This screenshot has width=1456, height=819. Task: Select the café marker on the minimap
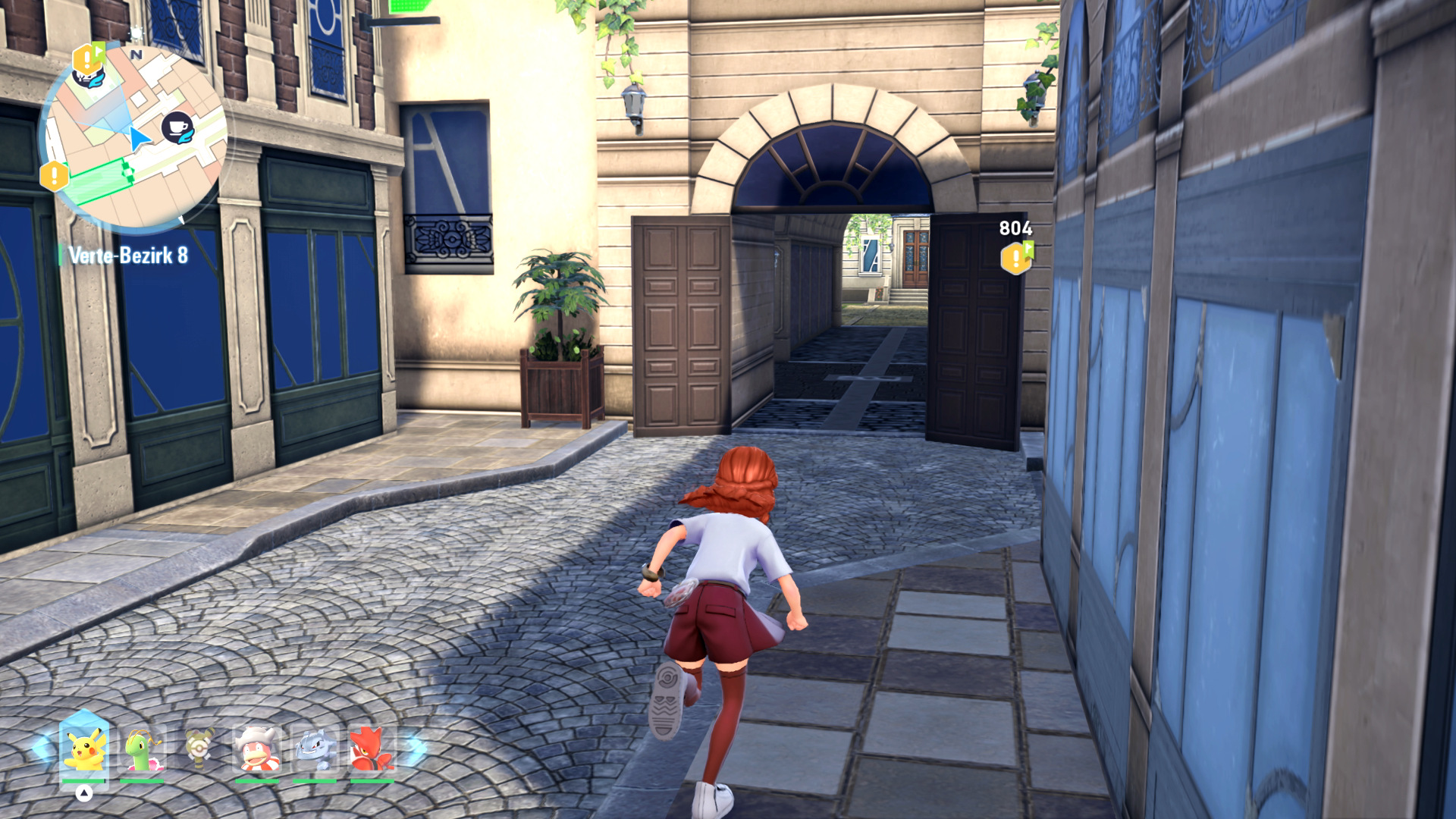pos(177,127)
